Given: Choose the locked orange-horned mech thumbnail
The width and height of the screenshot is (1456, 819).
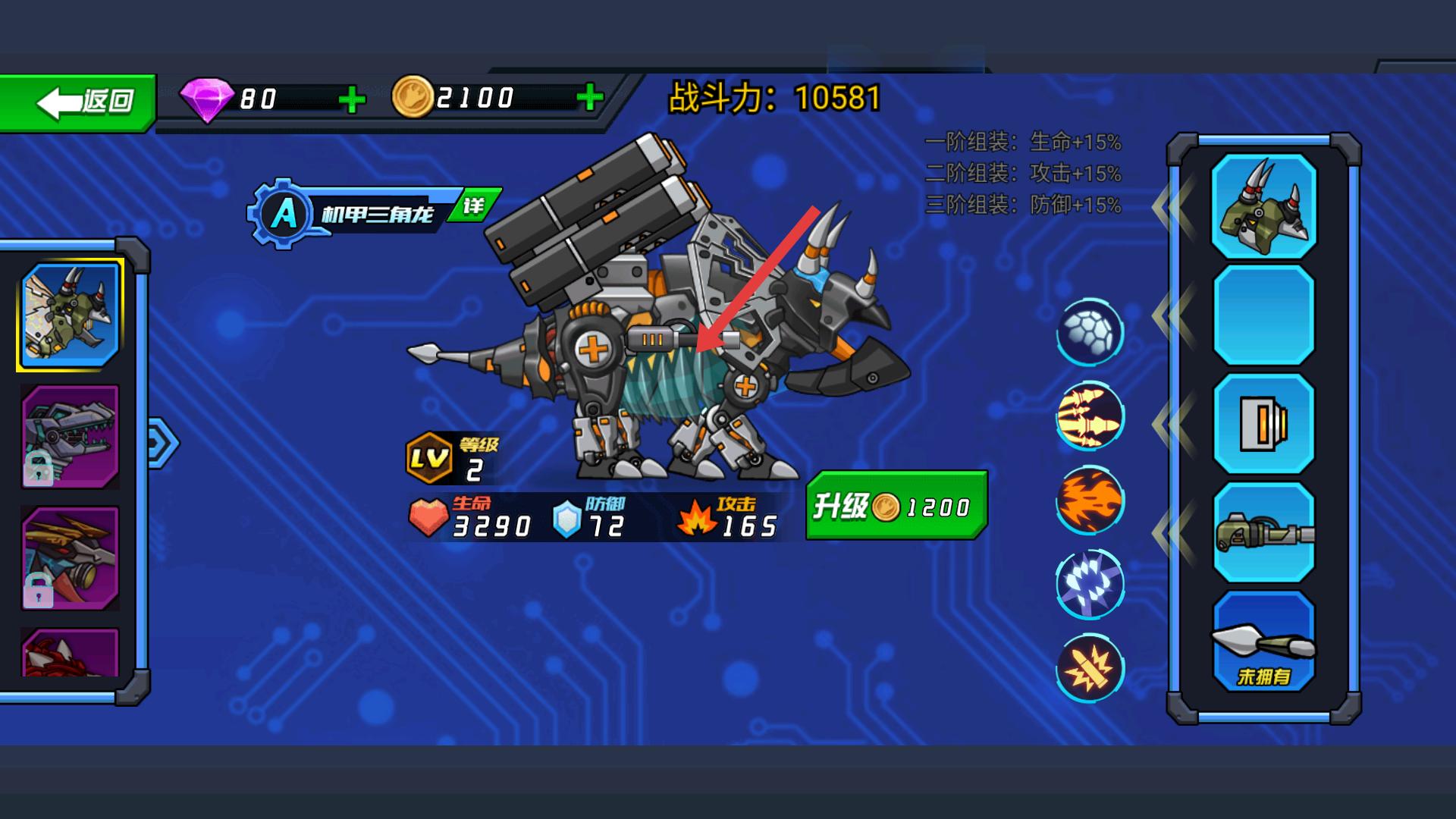Looking at the screenshot, I should tap(71, 557).
